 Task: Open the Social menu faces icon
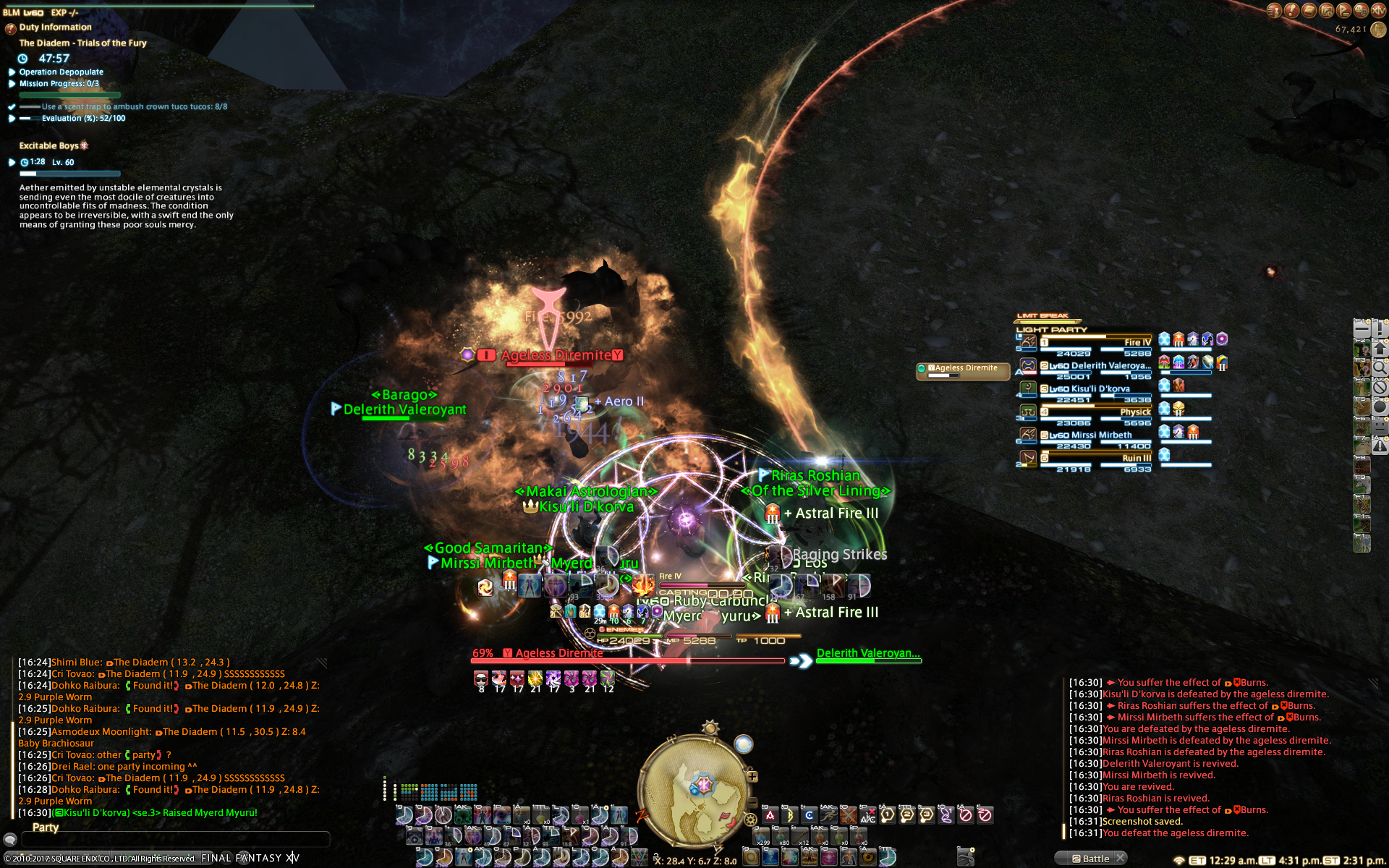1361,11
